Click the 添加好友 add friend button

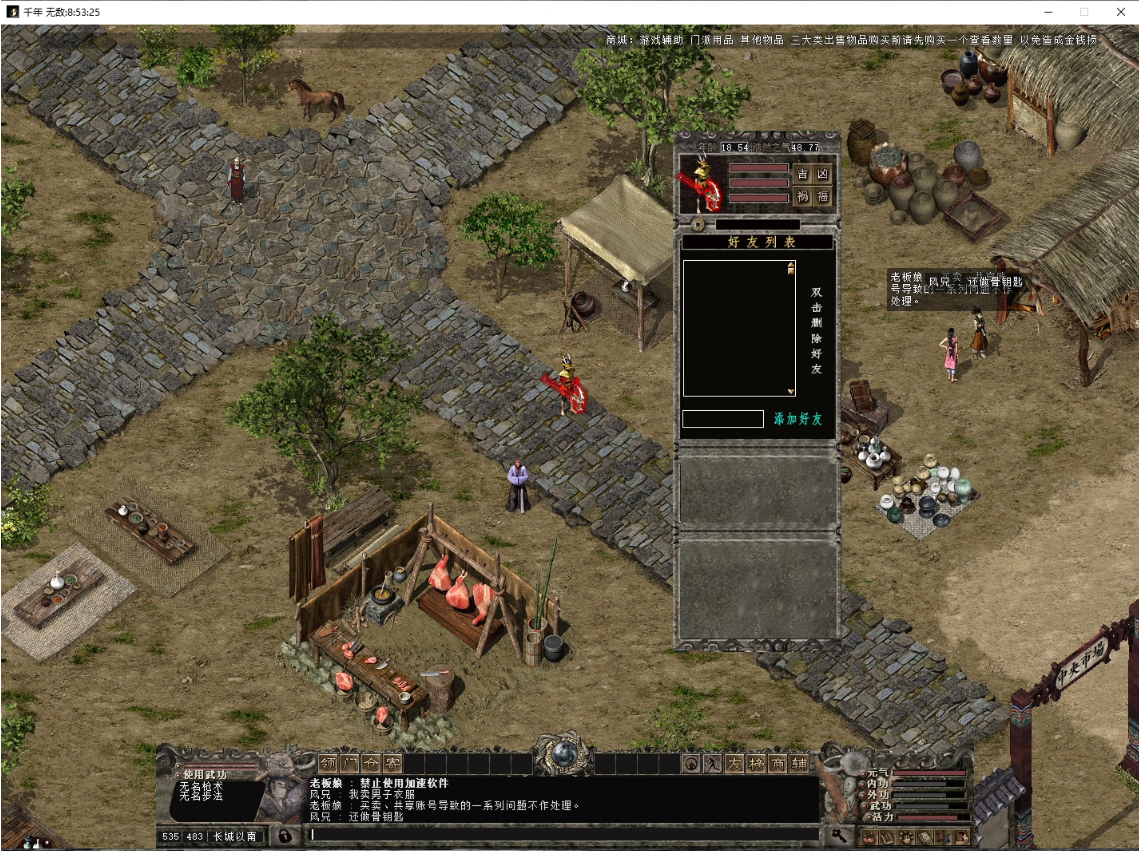coord(797,419)
